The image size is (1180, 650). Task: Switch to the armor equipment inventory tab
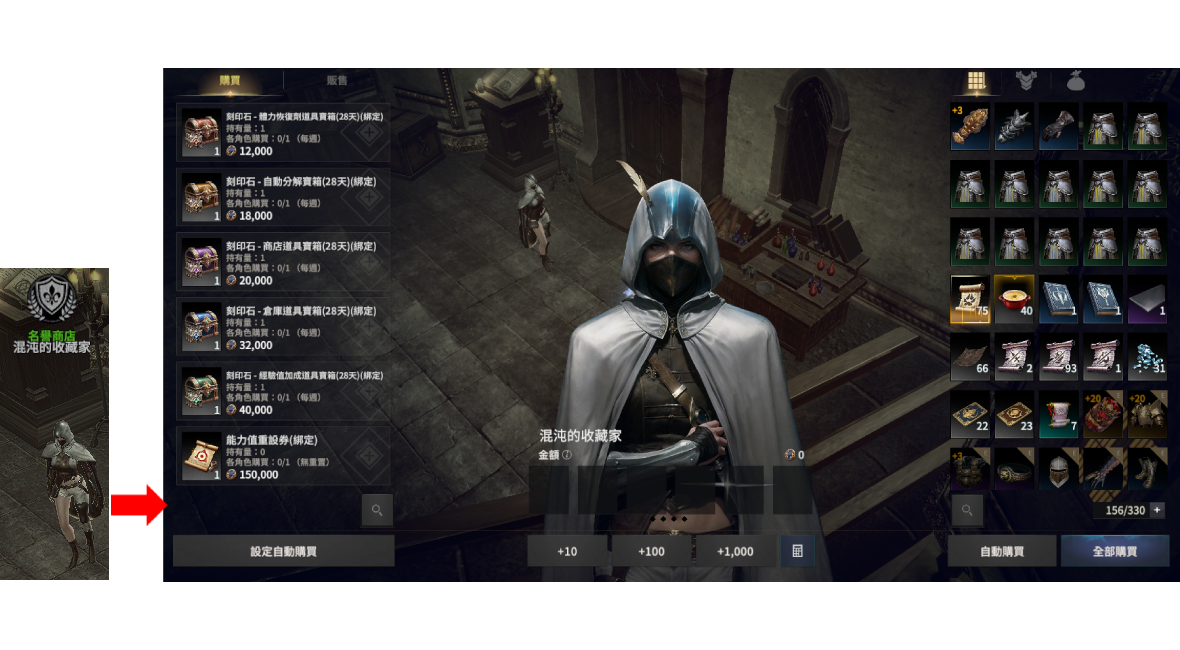coord(1026,81)
